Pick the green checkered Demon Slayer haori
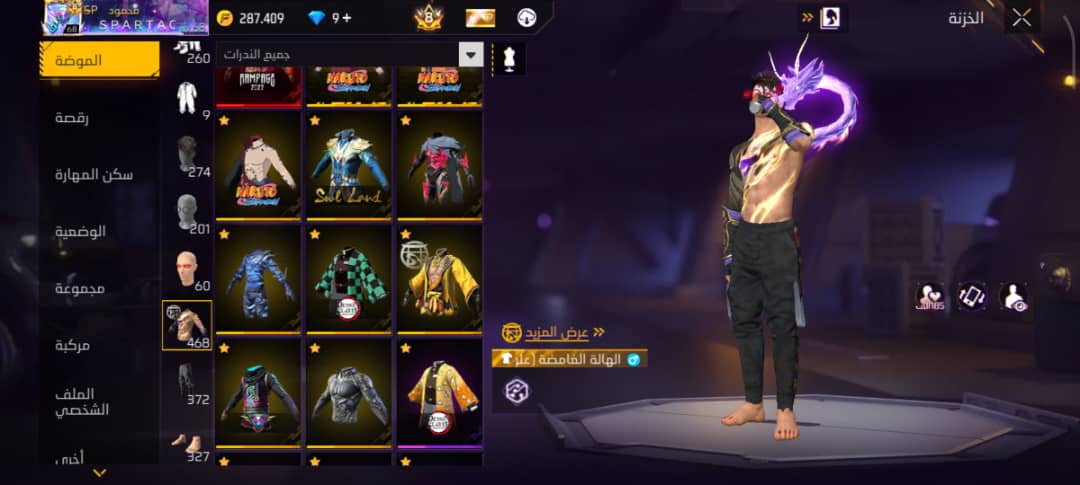 349,277
